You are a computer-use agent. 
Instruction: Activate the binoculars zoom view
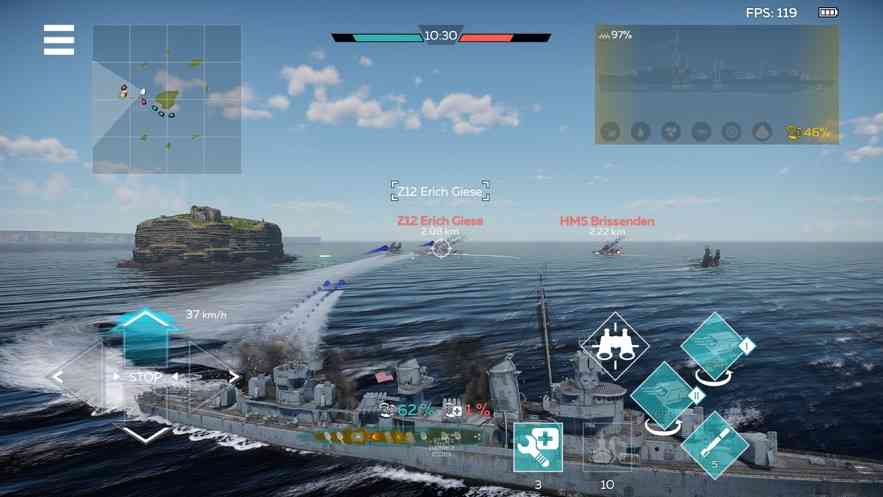coord(615,346)
